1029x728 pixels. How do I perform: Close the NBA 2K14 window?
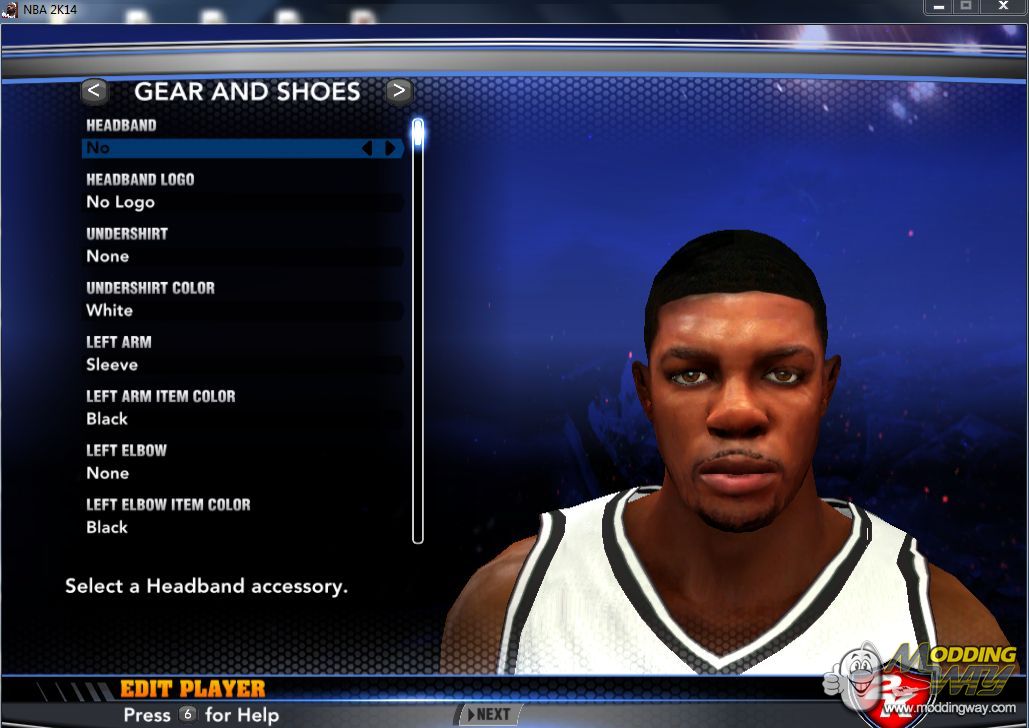[x=1003, y=8]
